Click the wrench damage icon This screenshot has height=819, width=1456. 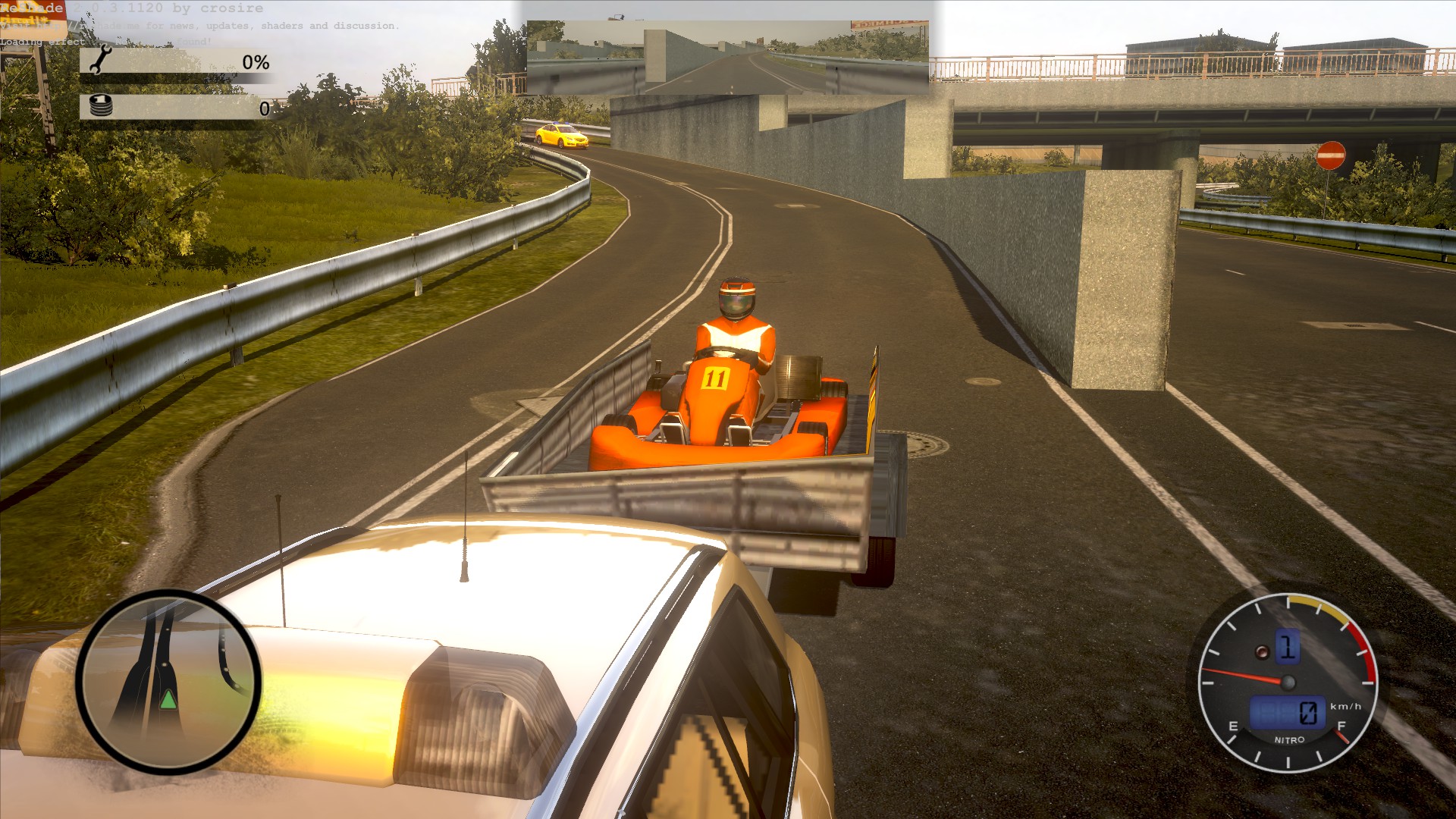point(101,61)
